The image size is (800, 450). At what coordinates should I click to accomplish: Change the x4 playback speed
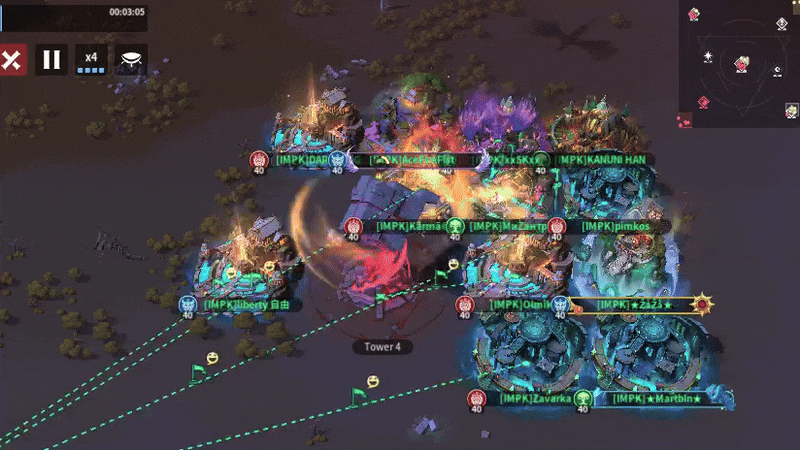[92, 60]
